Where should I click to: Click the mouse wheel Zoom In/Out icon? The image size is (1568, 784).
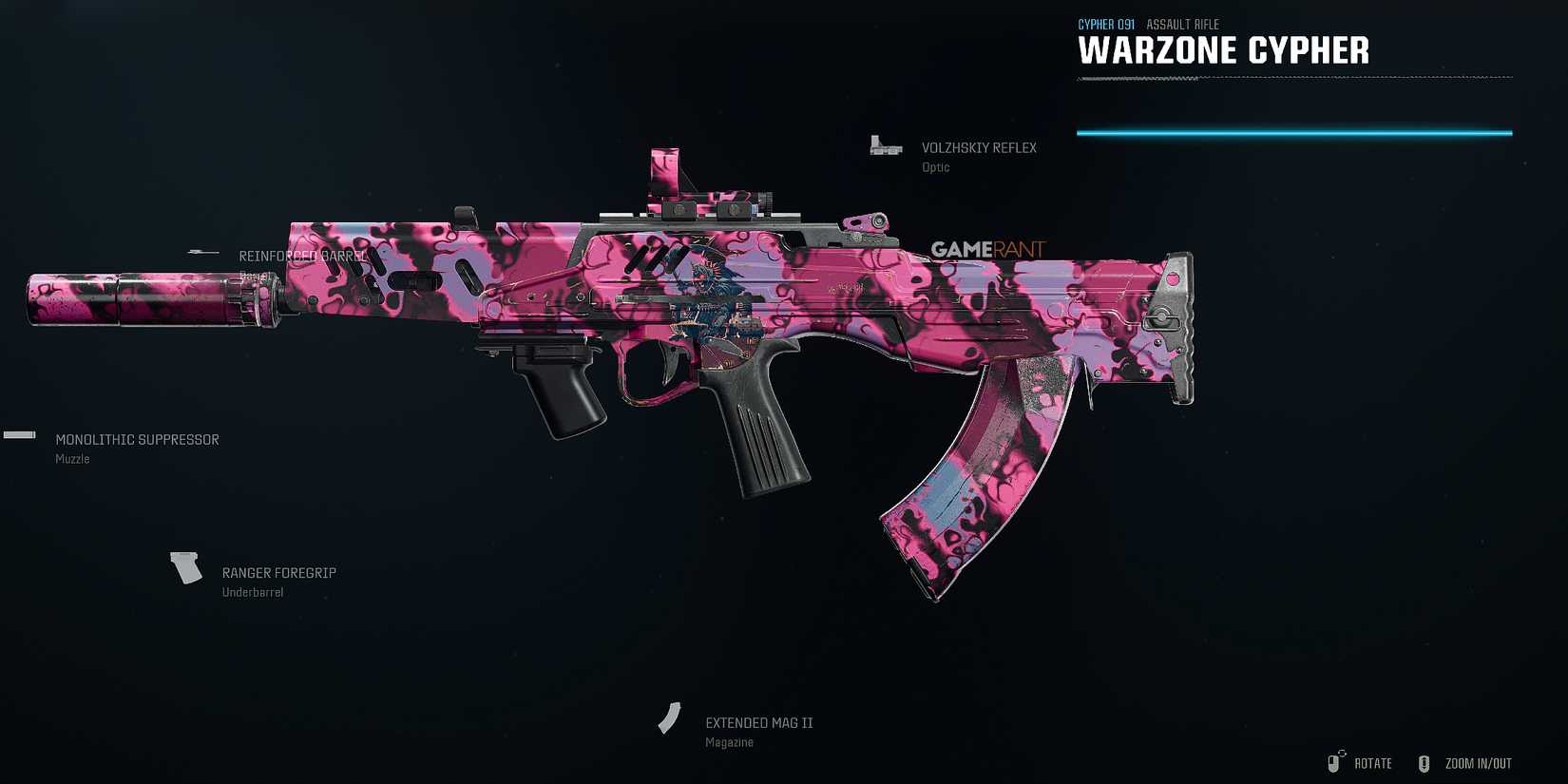[x=1424, y=762]
